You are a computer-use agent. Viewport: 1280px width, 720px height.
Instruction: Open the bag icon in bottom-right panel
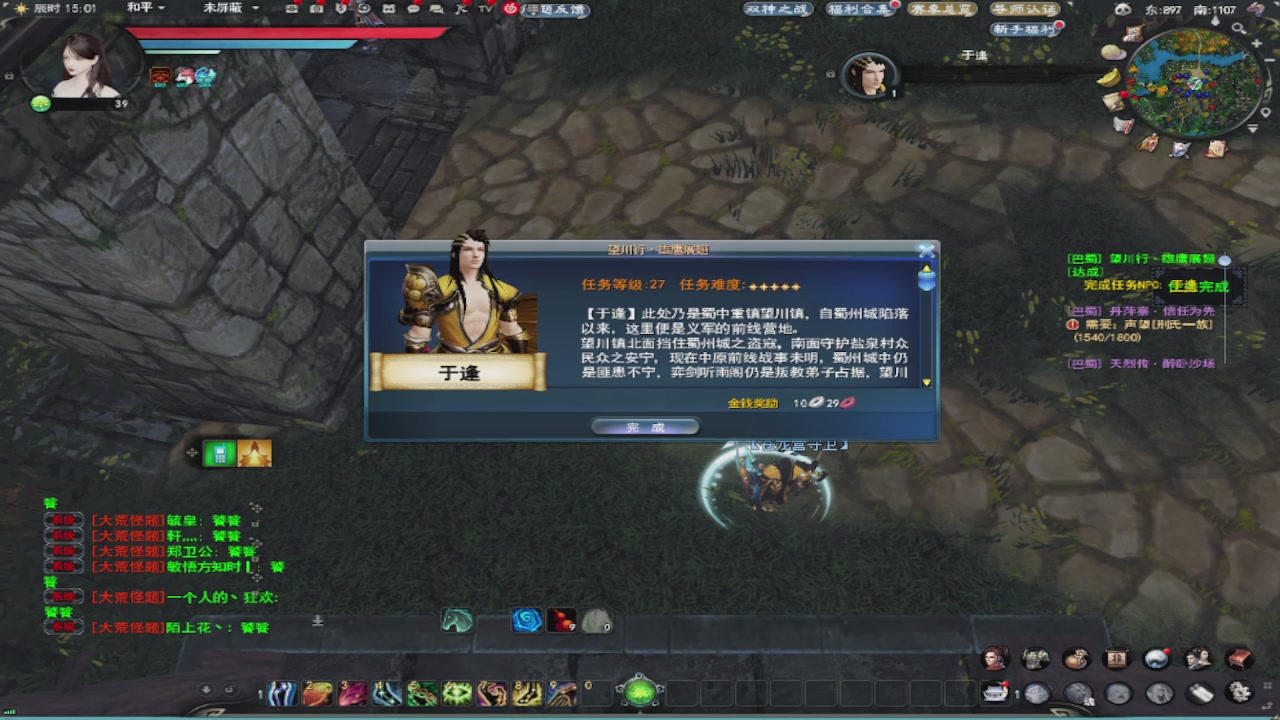(x=1077, y=658)
